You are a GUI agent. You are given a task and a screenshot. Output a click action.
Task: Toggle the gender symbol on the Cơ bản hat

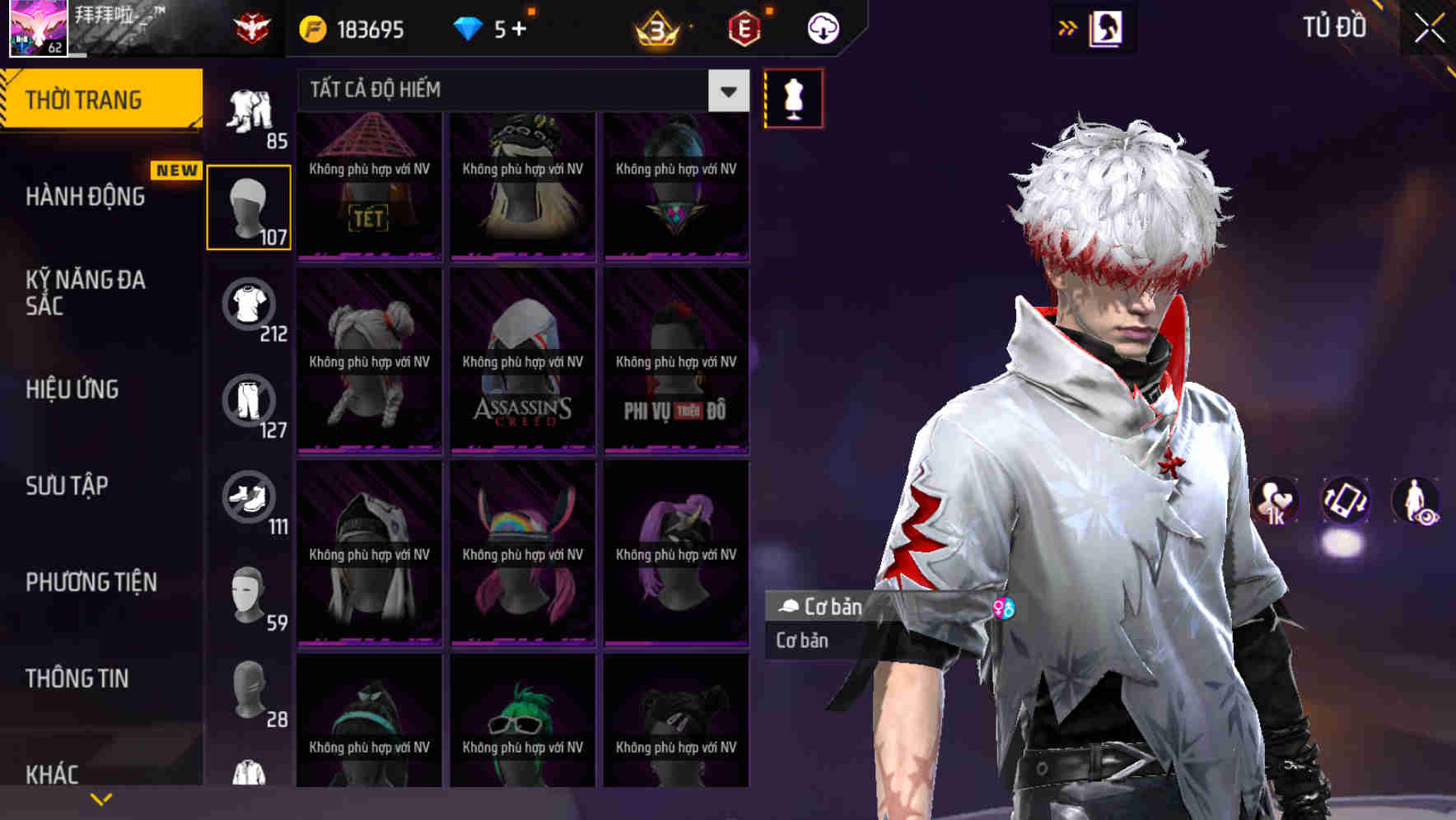tap(1006, 607)
